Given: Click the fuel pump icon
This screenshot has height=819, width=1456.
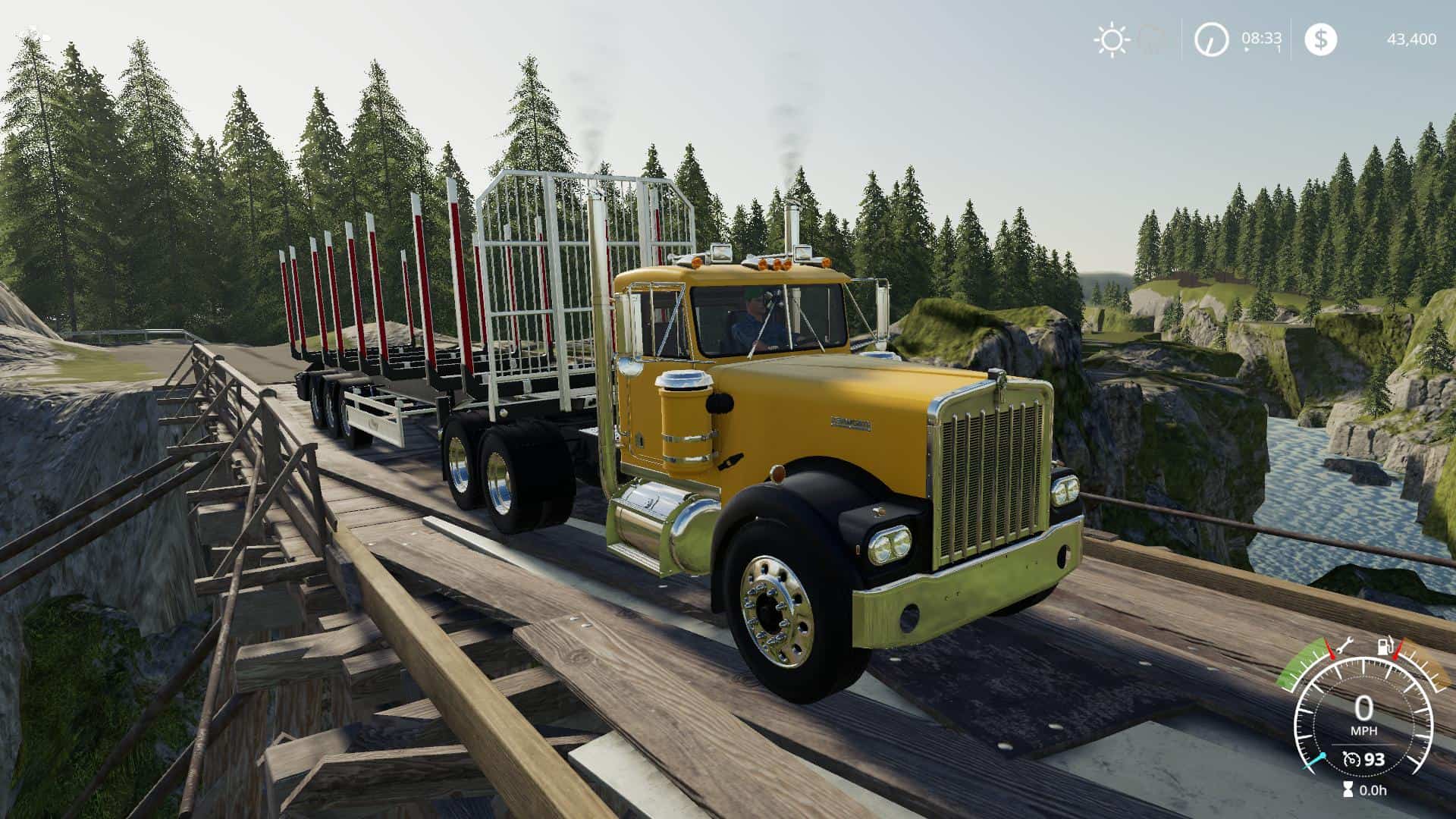Looking at the screenshot, I should [x=1384, y=647].
